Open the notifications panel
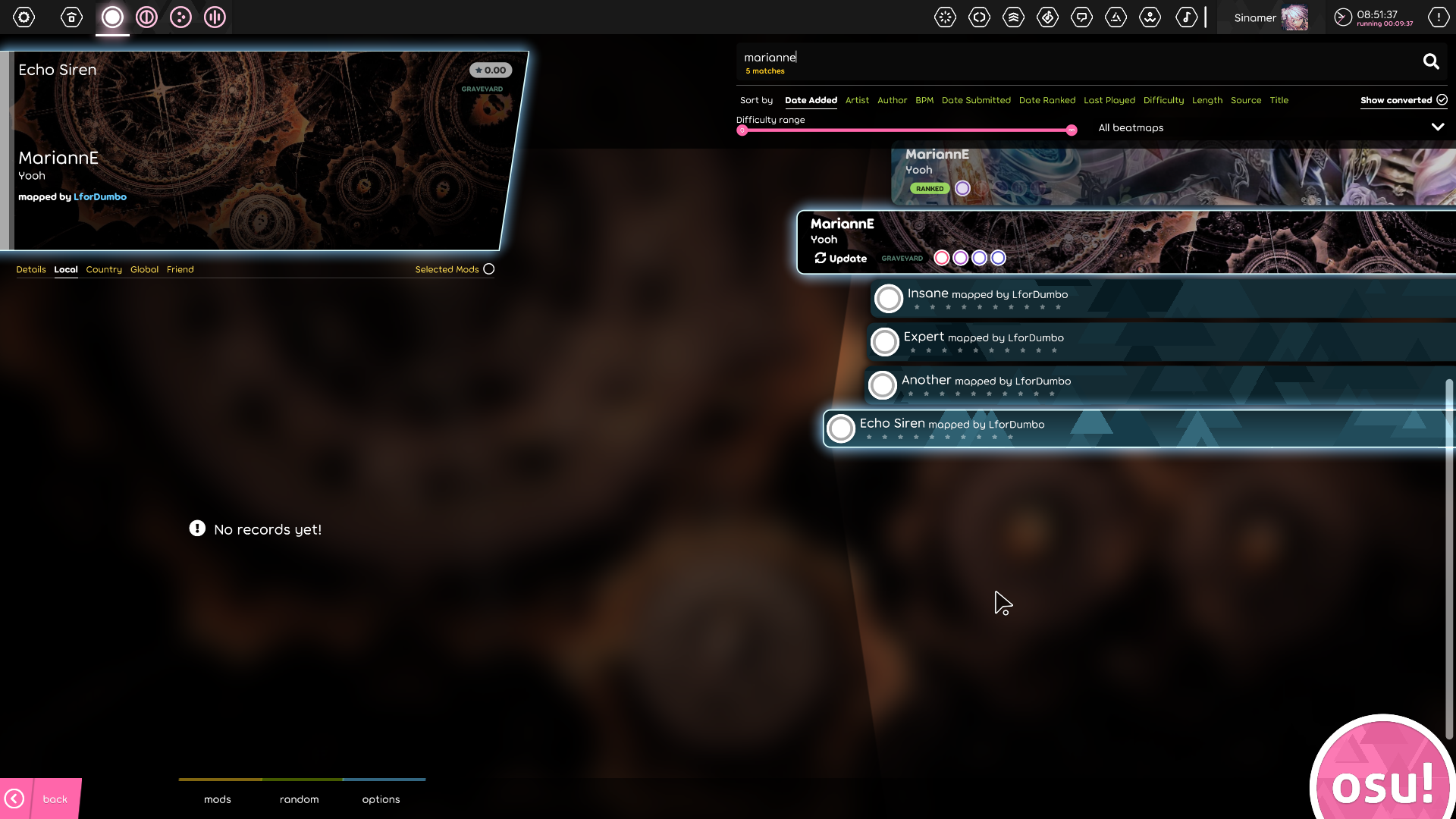 click(x=1439, y=17)
